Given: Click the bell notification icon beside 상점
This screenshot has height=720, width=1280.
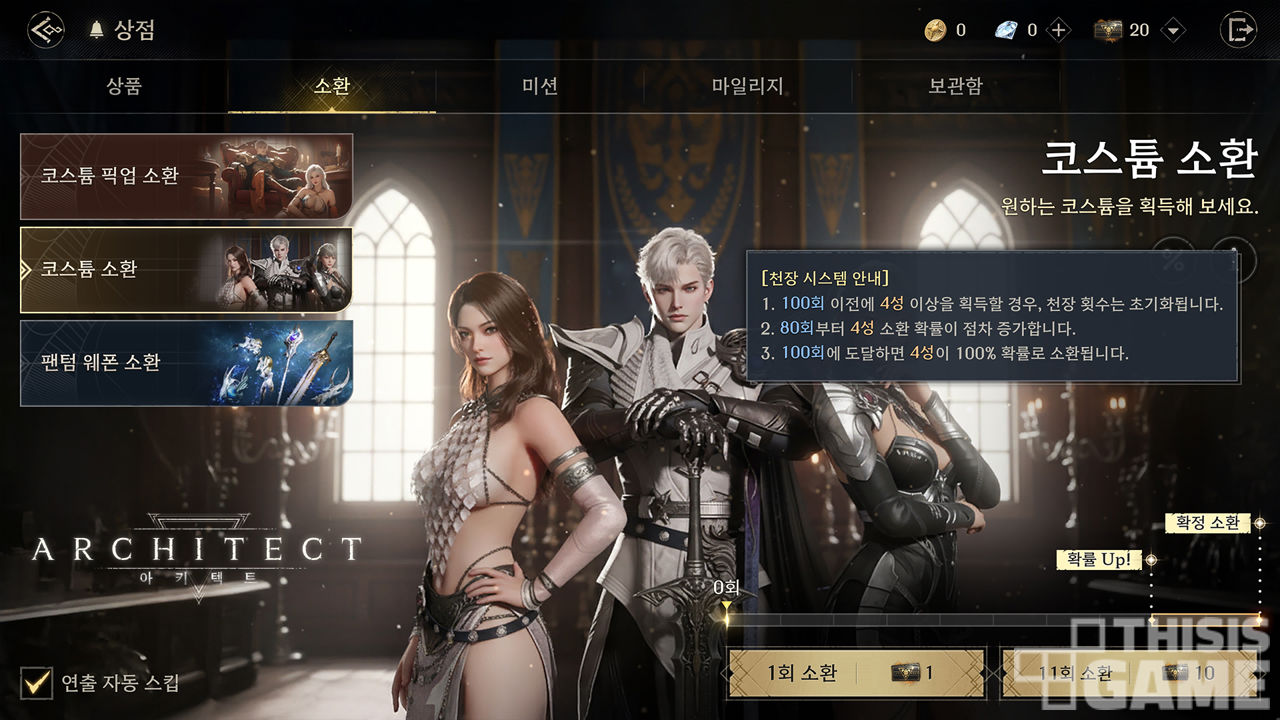Looking at the screenshot, I should [97, 30].
